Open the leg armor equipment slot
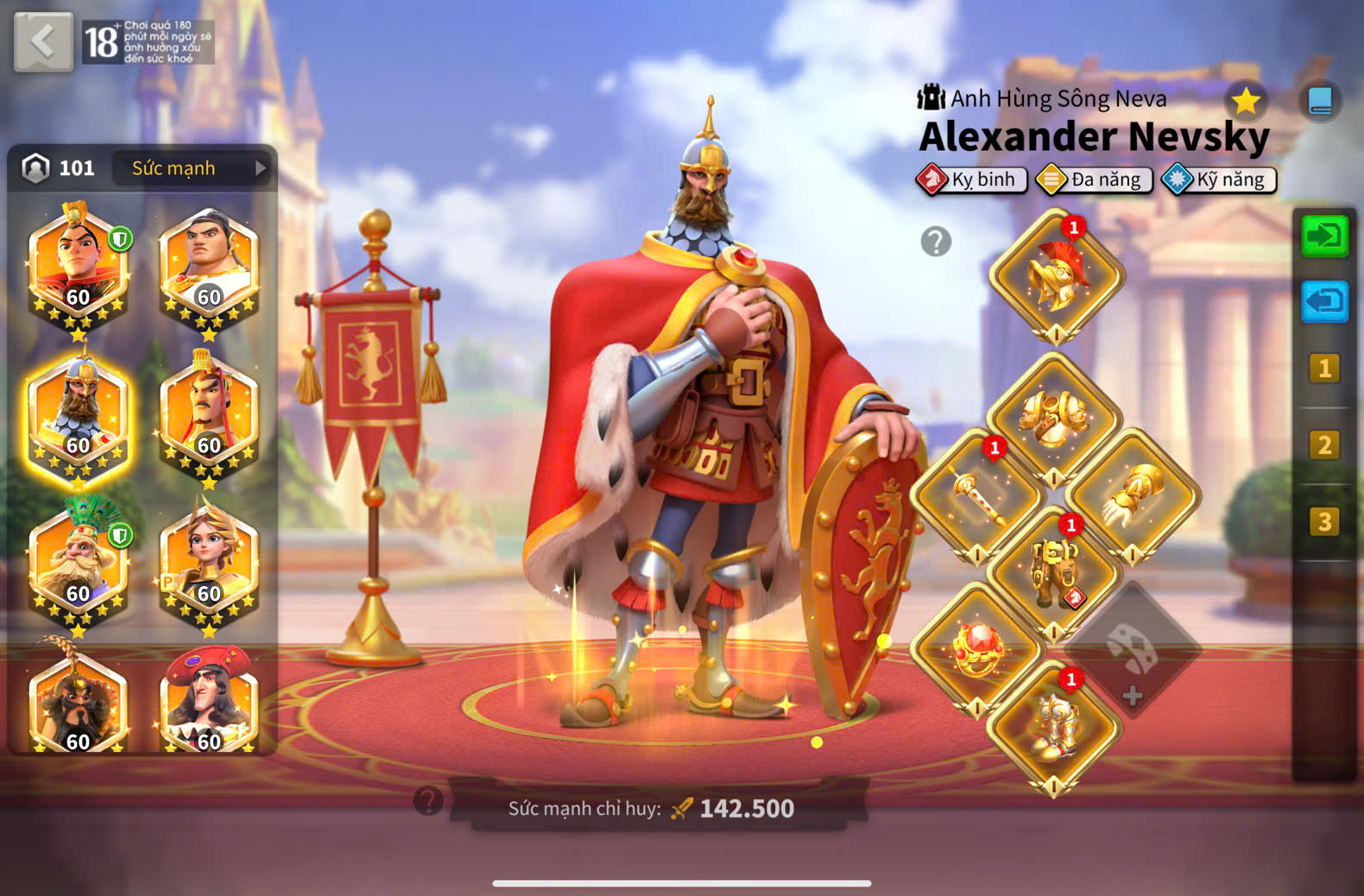 (x=1053, y=571)
